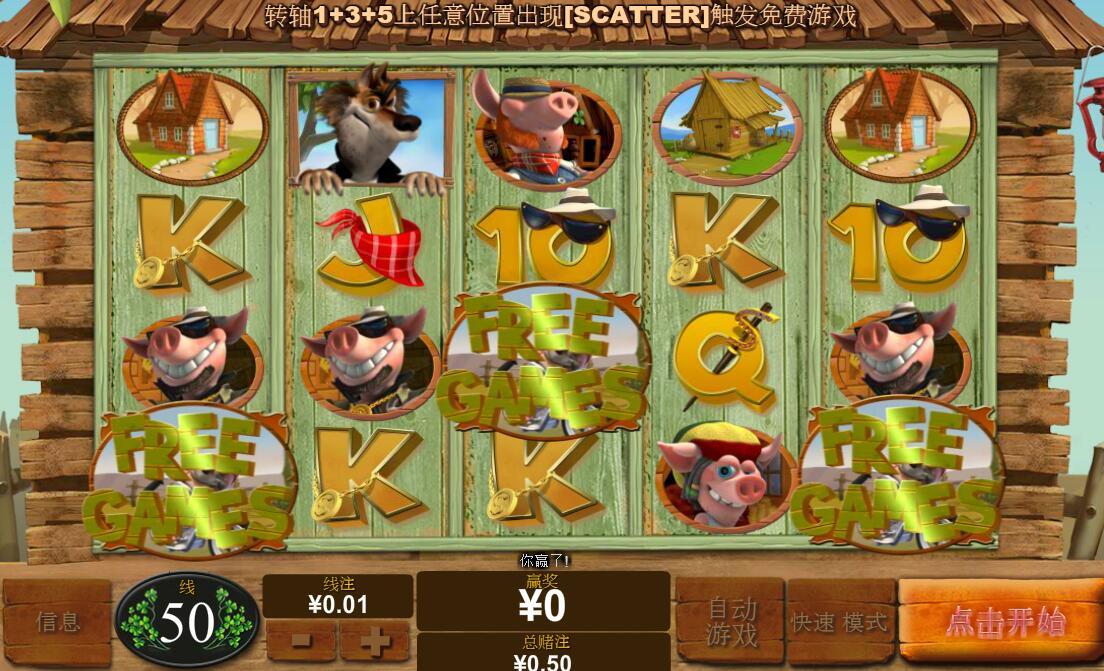
Task: Select the 50 lines clover badge
Action: (x=187, y=622)
